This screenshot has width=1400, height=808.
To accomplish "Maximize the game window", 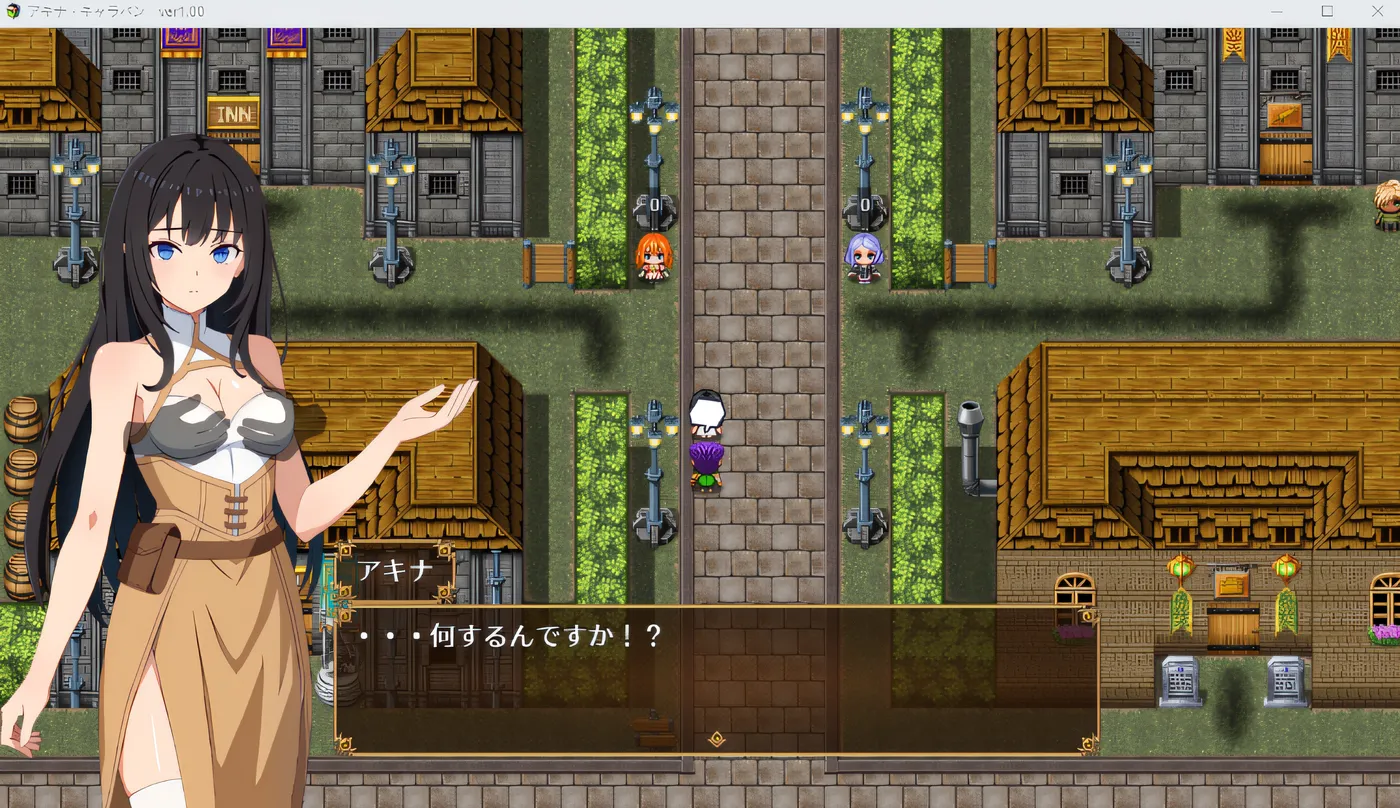I will [x=1327, y=11].
